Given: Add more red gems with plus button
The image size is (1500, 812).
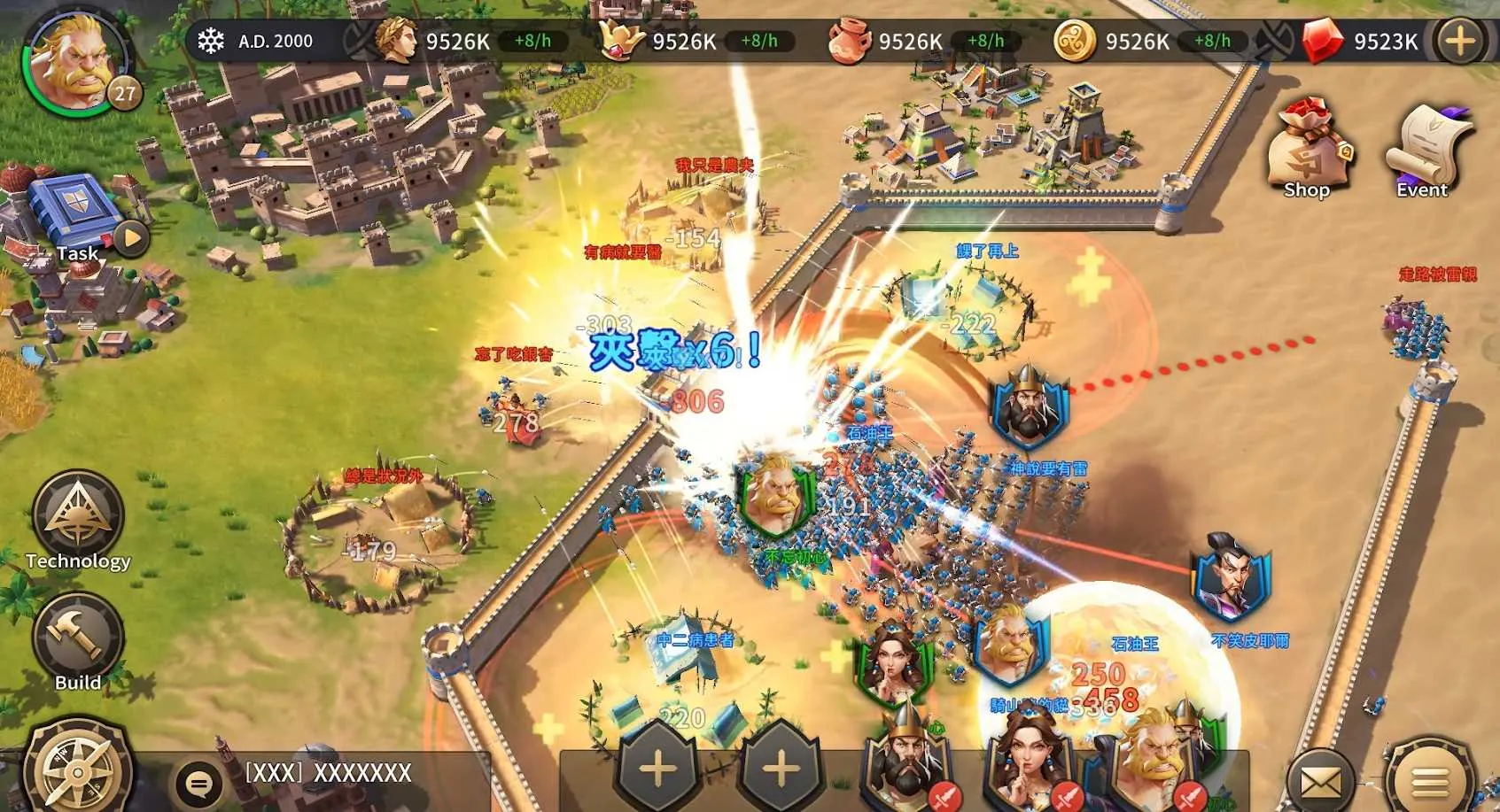Looking at the screenshot, I should pos(1459,42).
